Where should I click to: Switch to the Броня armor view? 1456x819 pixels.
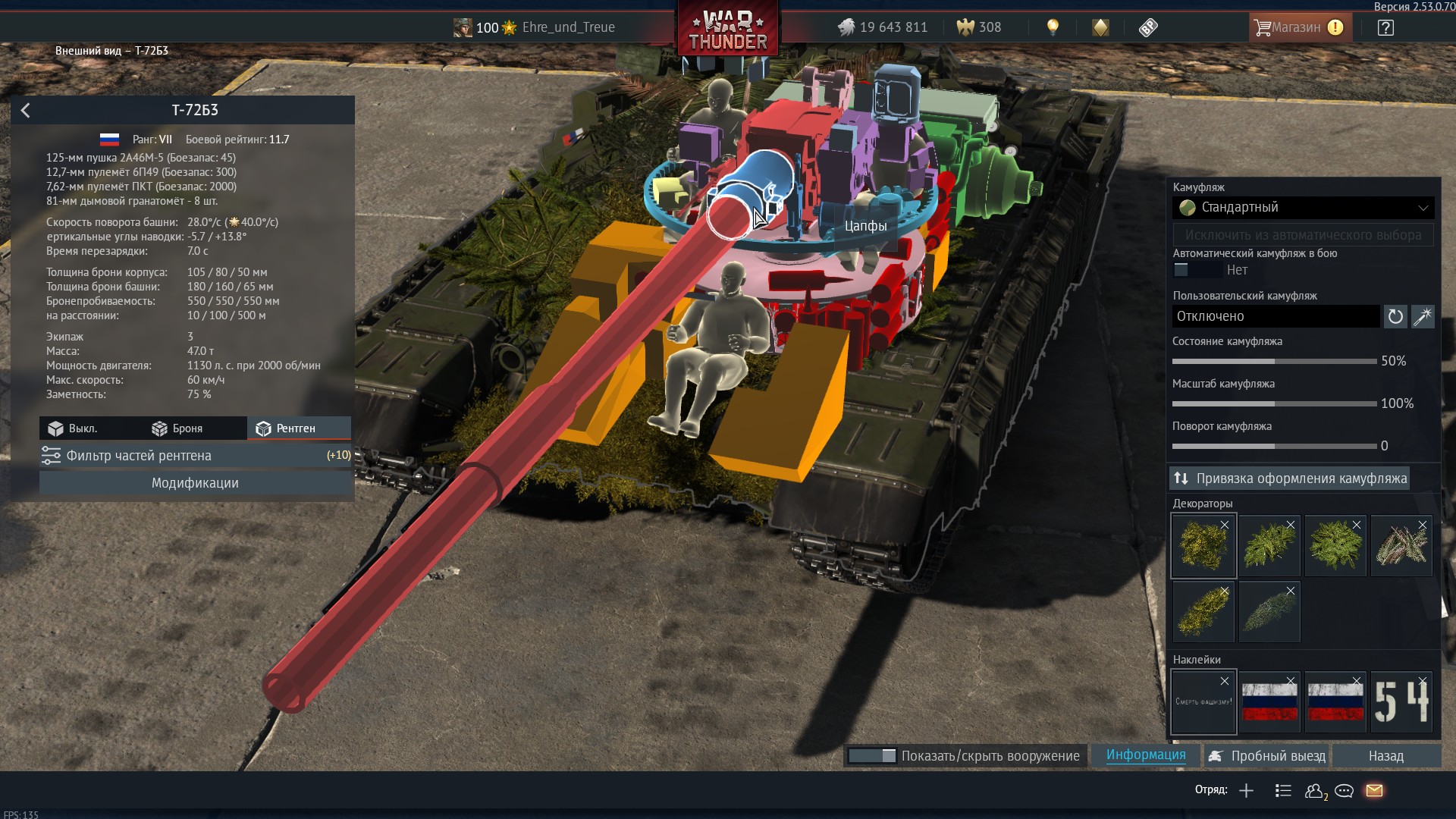point(178,428)
